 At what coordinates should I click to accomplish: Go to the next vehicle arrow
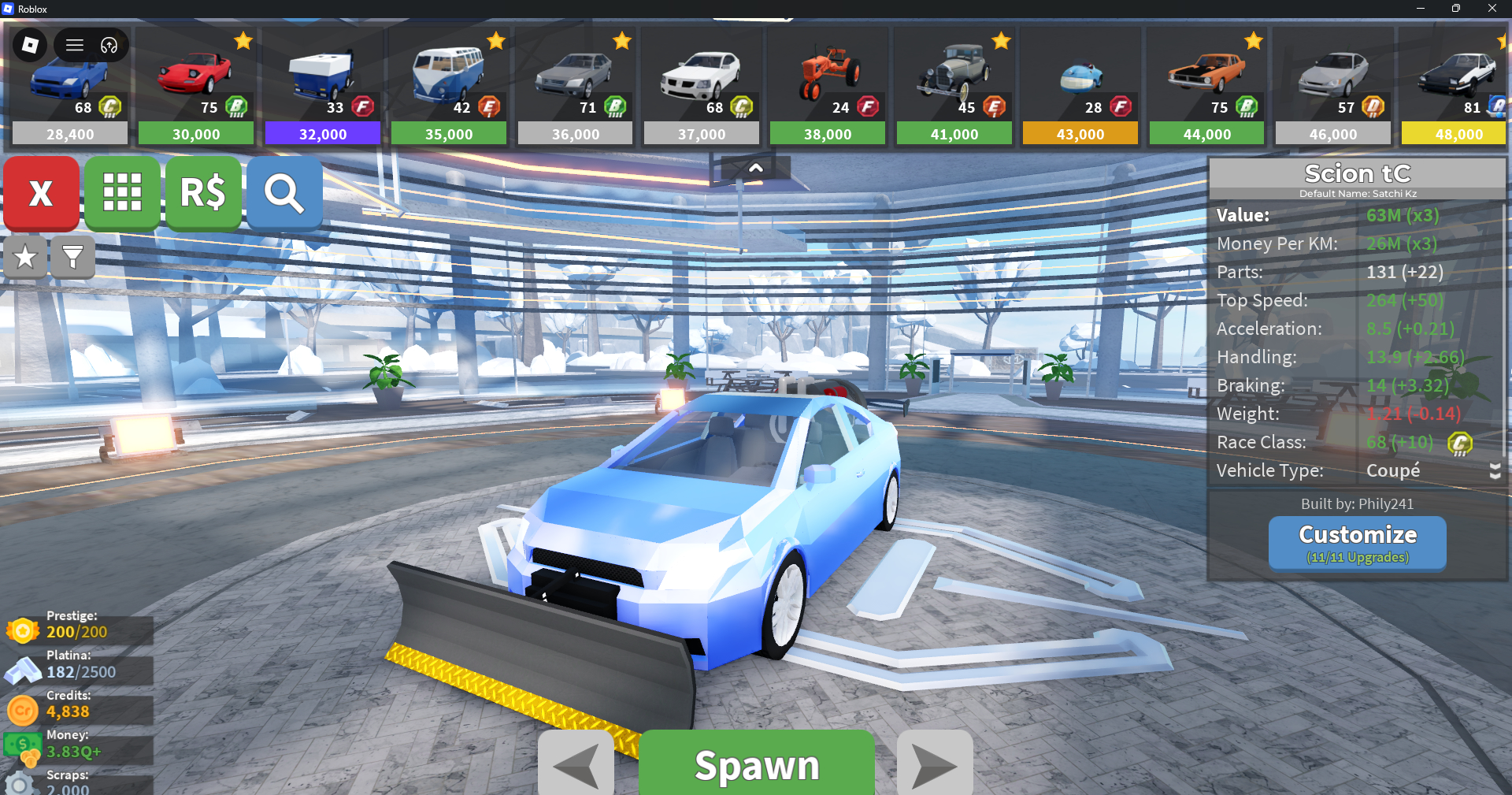(935, 764)
